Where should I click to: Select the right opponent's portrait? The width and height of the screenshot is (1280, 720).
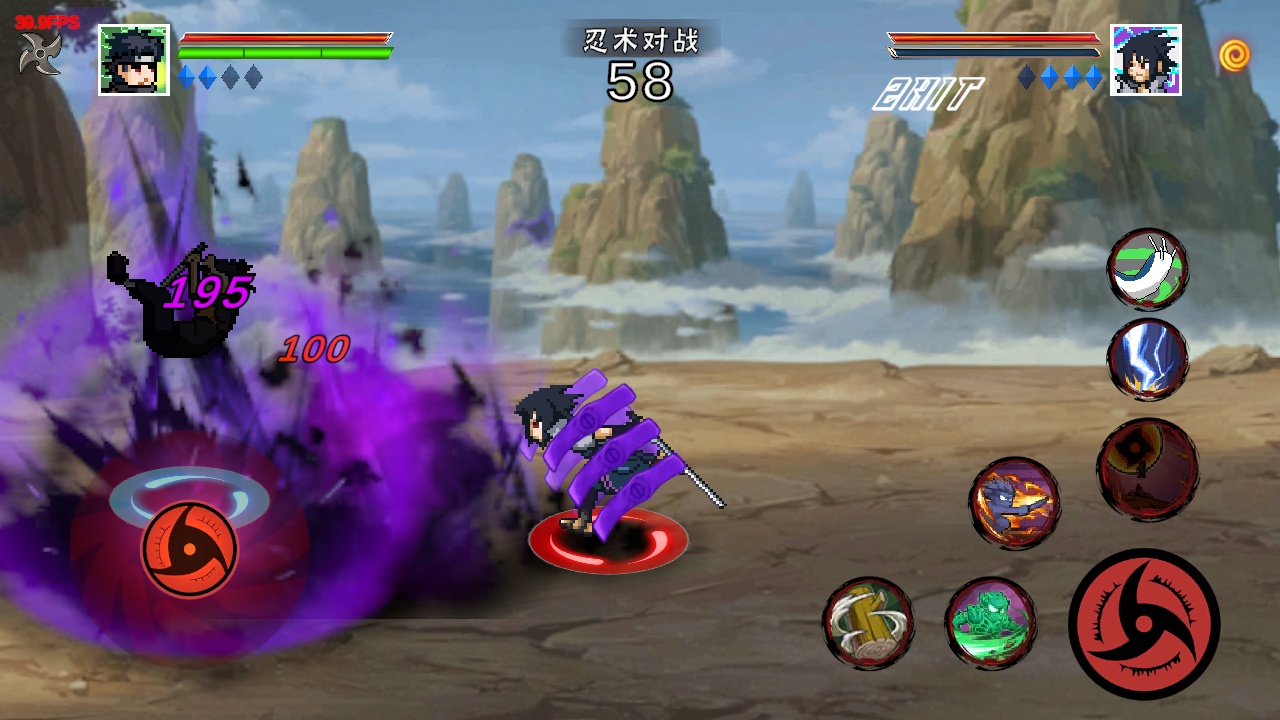coord(1146,60)
